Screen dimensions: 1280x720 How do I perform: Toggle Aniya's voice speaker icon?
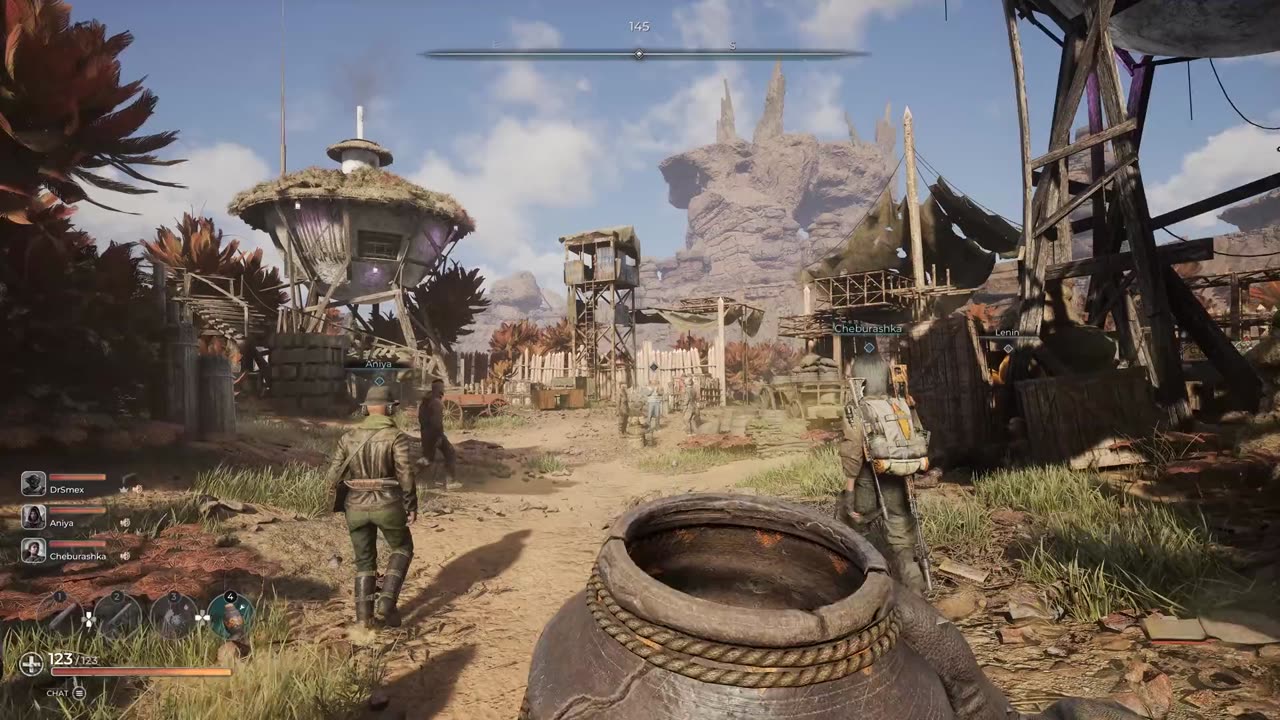(125, 522)
